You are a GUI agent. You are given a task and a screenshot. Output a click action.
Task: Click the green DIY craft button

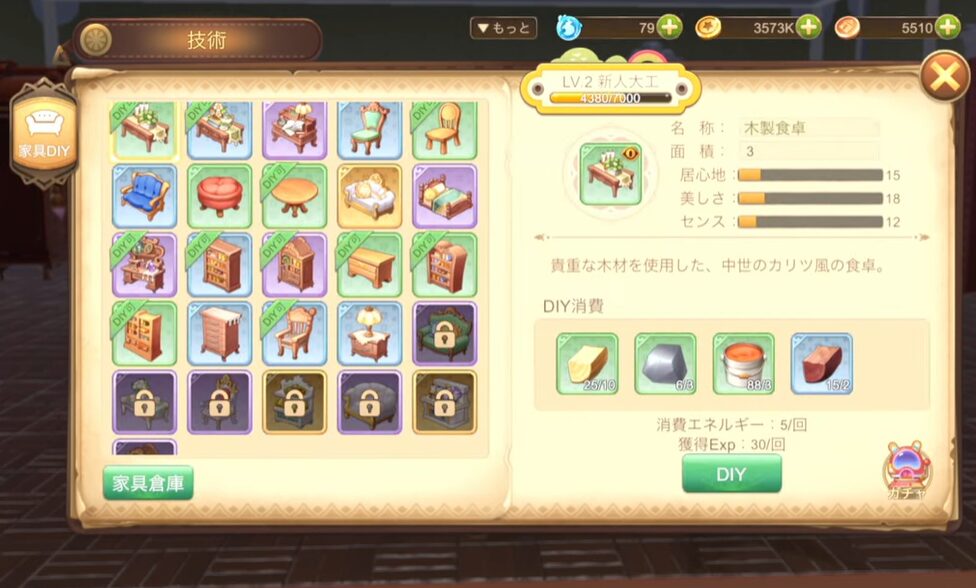pos(731,474)
